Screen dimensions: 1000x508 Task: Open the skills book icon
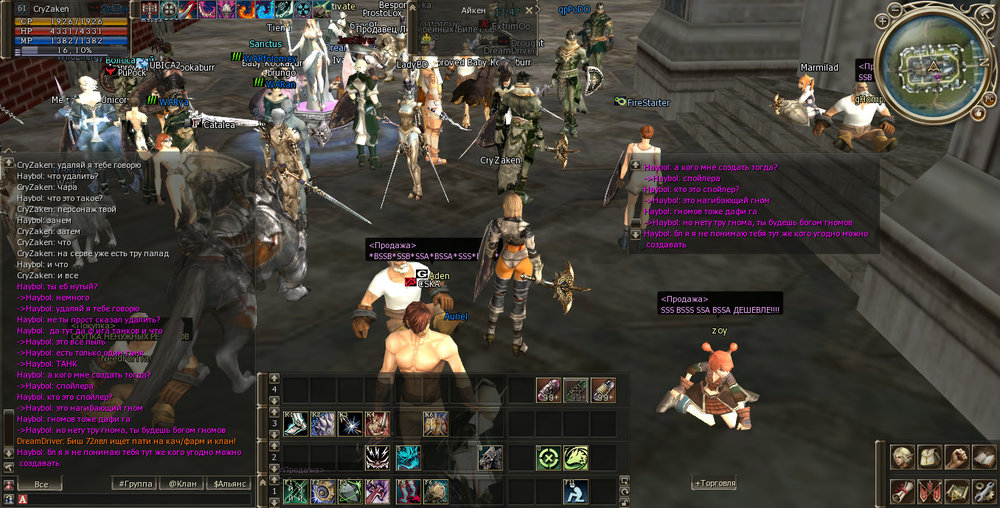984,458
